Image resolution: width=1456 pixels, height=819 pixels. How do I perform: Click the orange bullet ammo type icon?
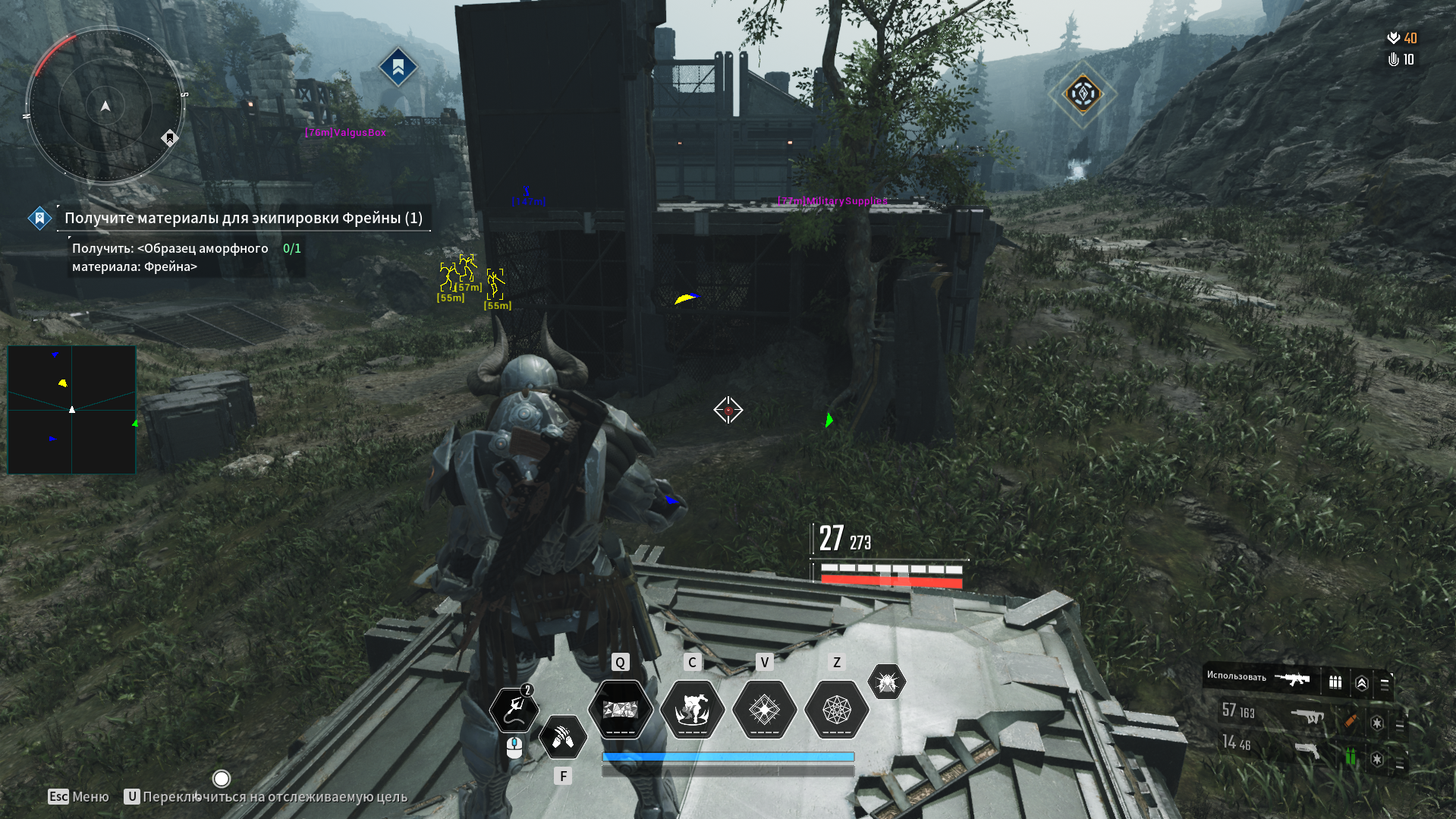coord(1351,720)
